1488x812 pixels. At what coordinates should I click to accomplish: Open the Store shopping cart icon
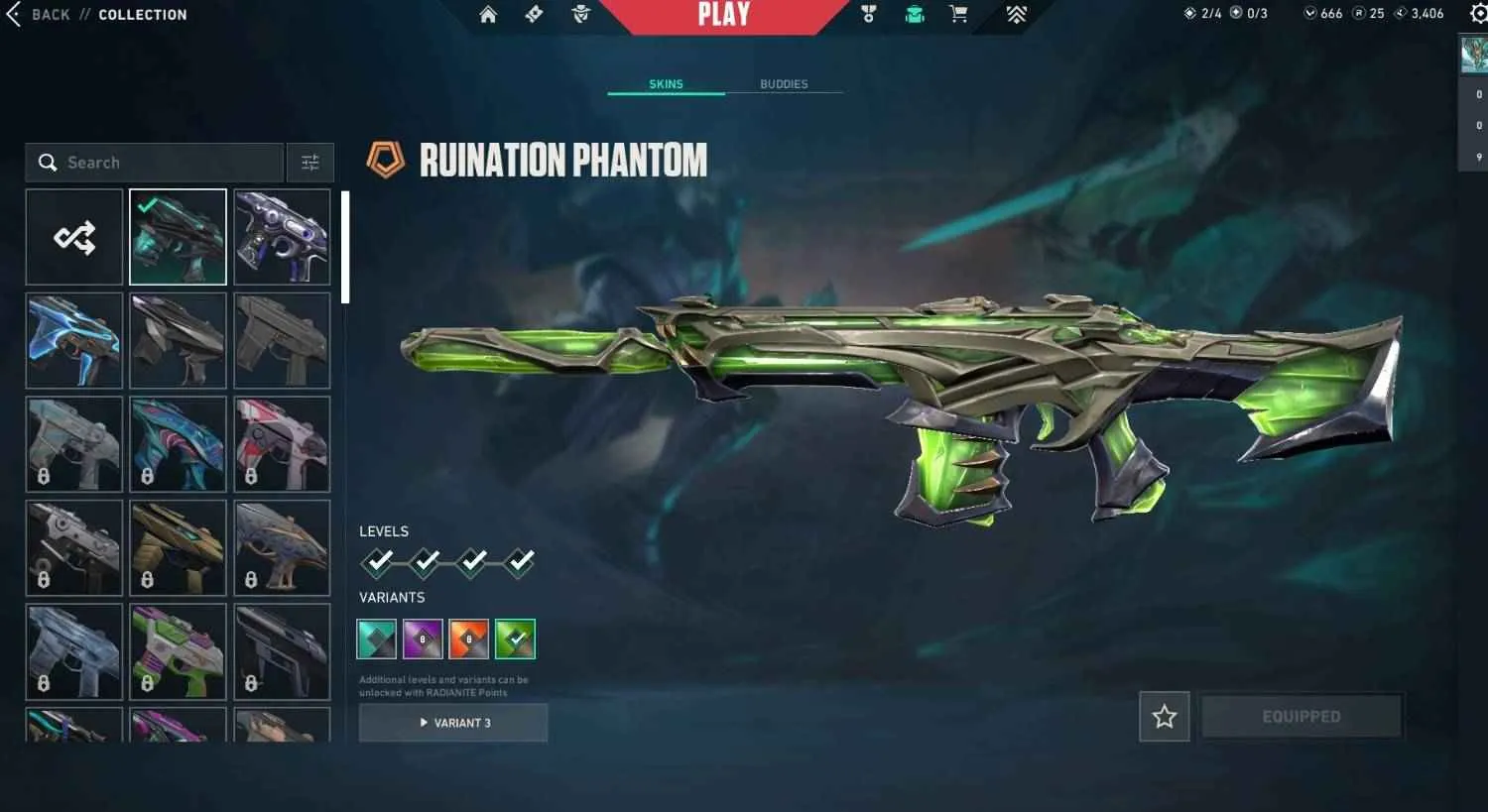pos(955,14)
